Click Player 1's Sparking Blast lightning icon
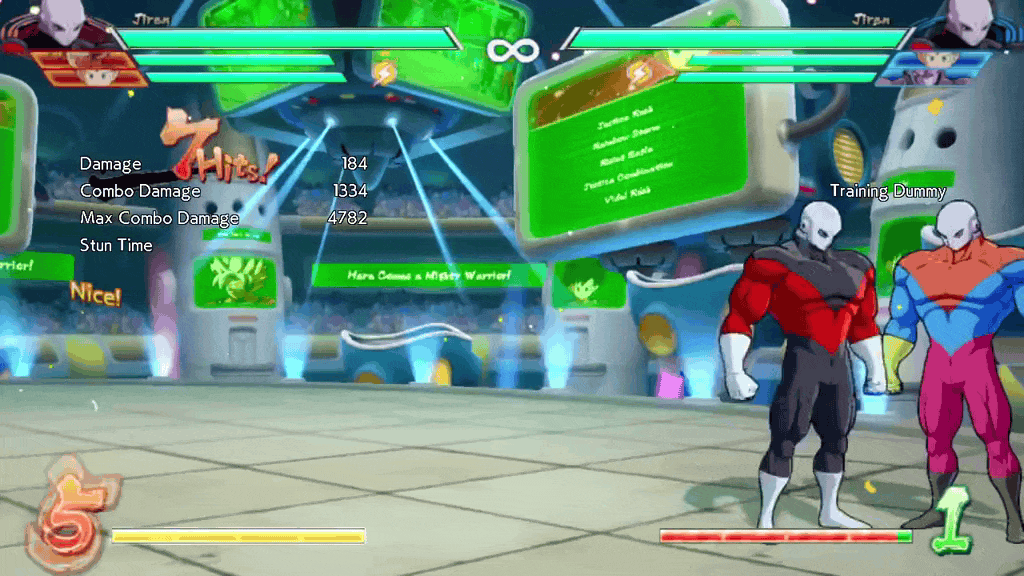 [384, 72]
